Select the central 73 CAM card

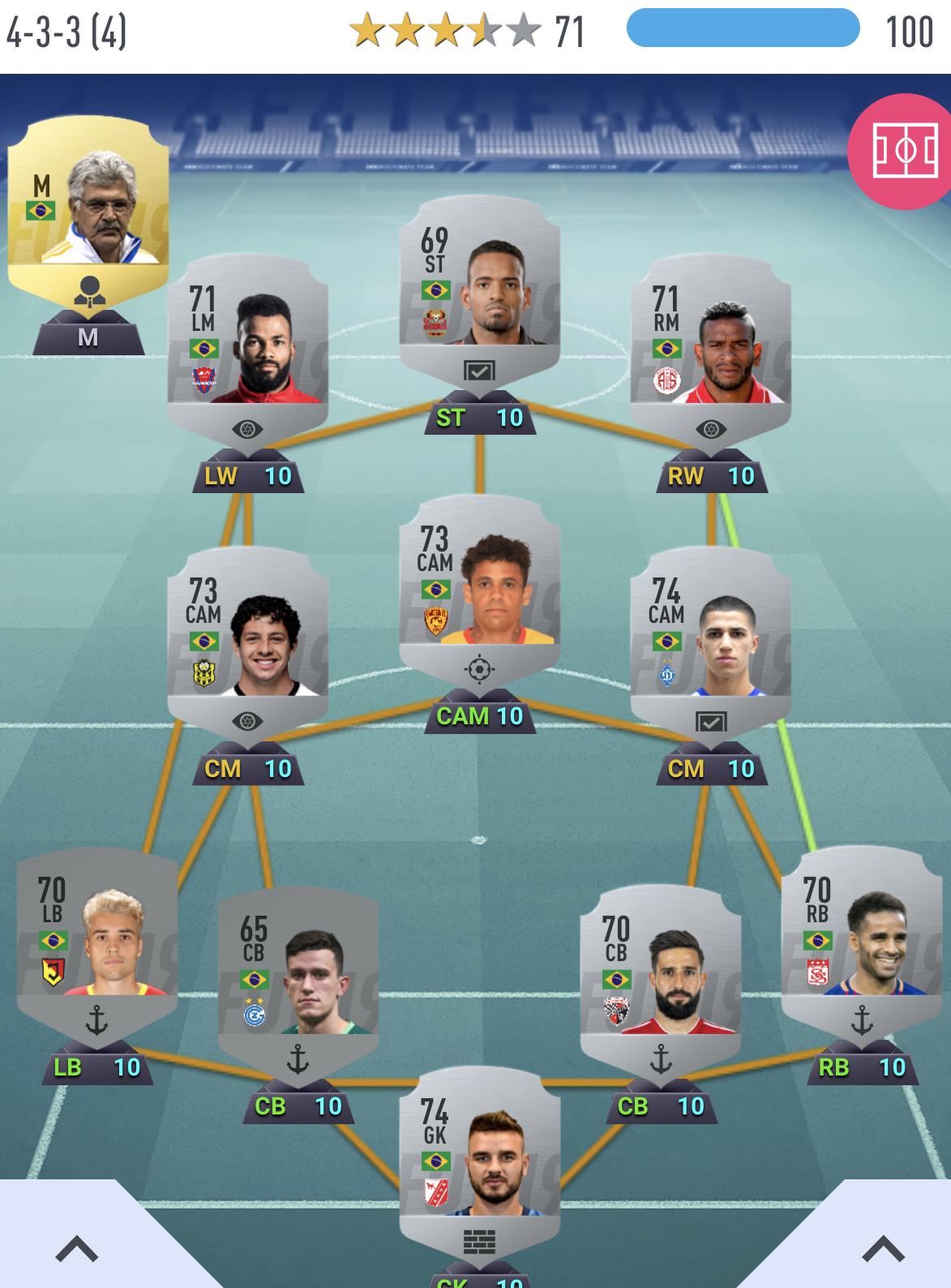pos(480,586)
